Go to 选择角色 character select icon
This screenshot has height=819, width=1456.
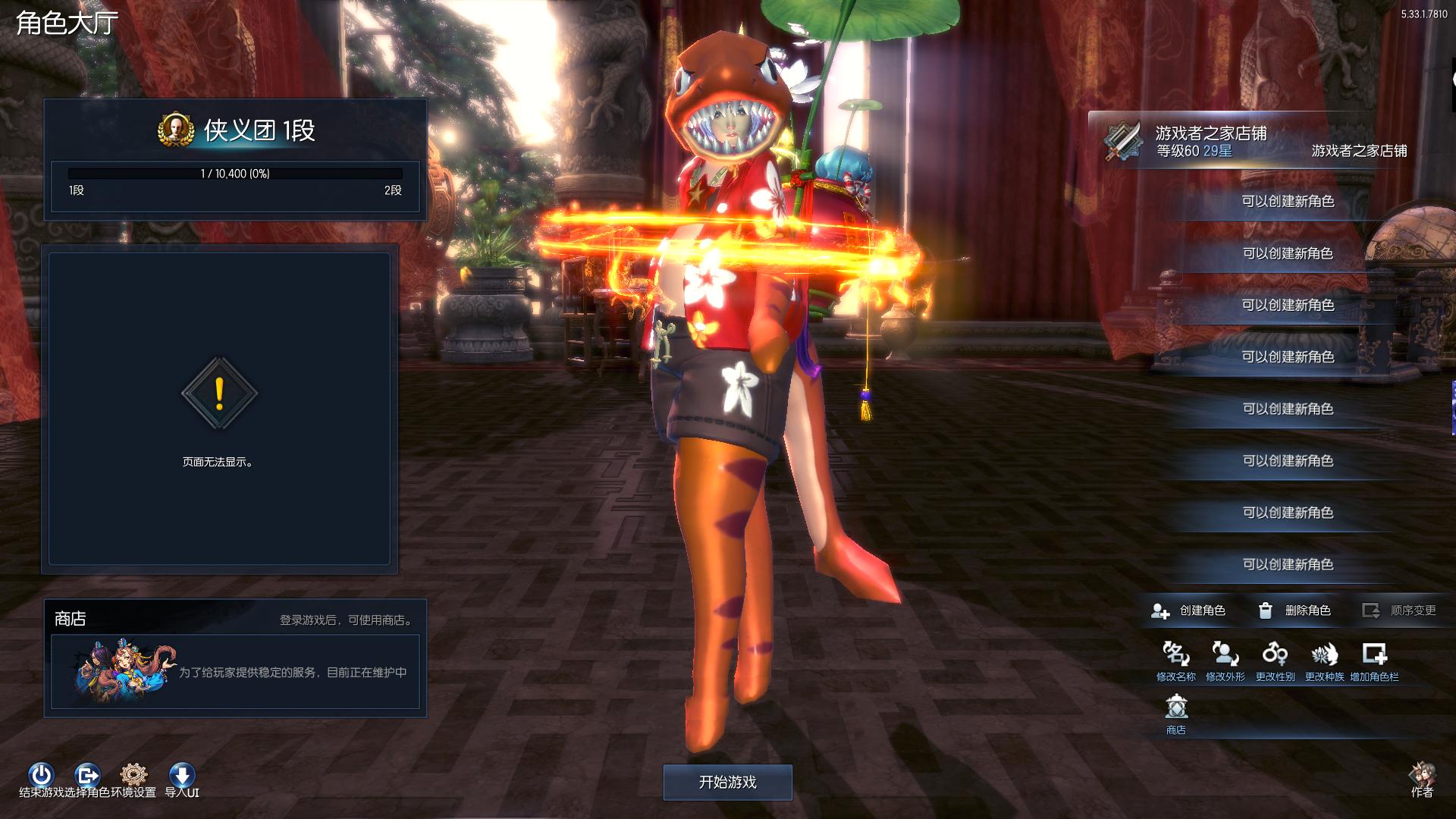[87, 775]
